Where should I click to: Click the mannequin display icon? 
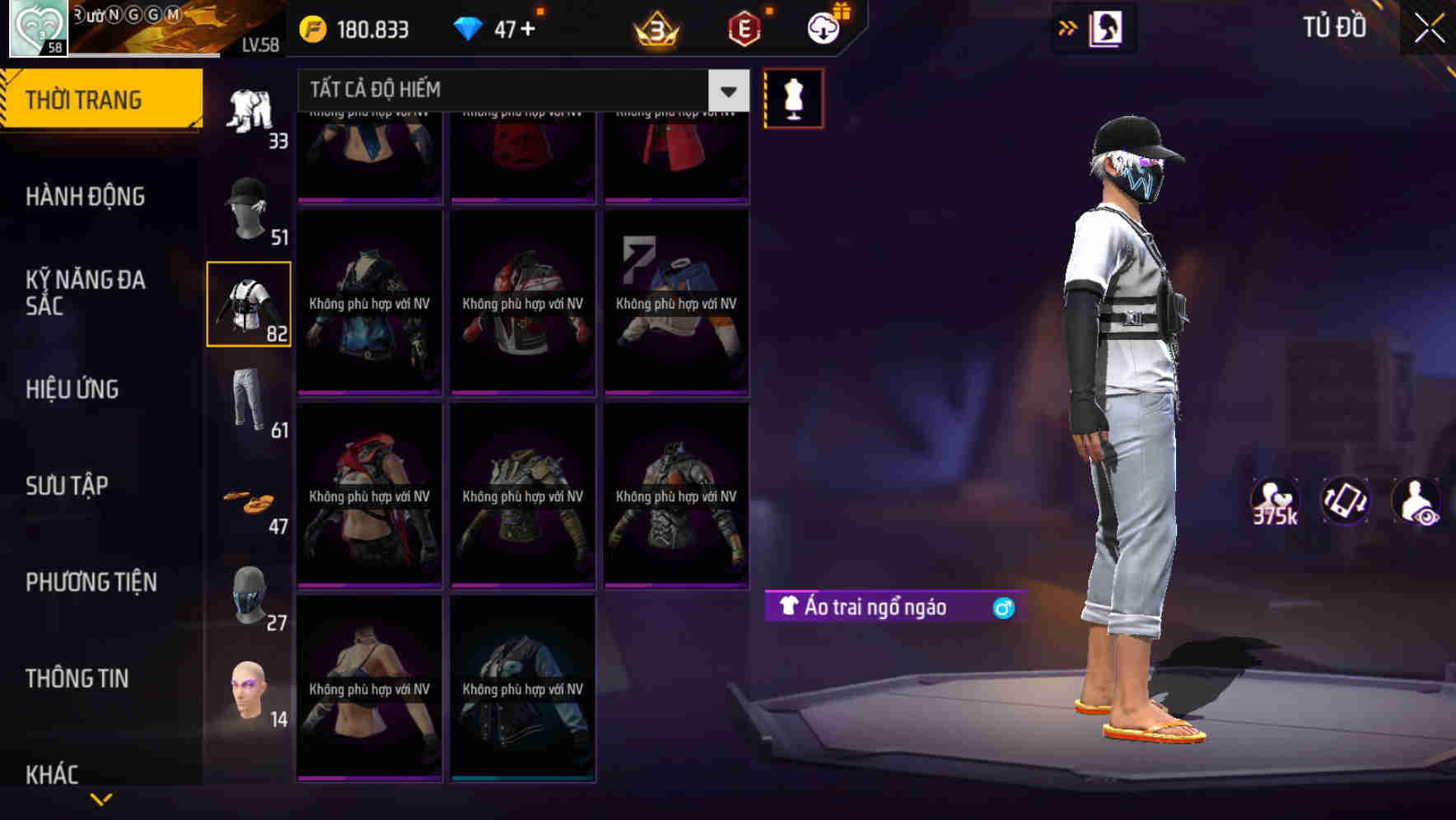point(793,97)
